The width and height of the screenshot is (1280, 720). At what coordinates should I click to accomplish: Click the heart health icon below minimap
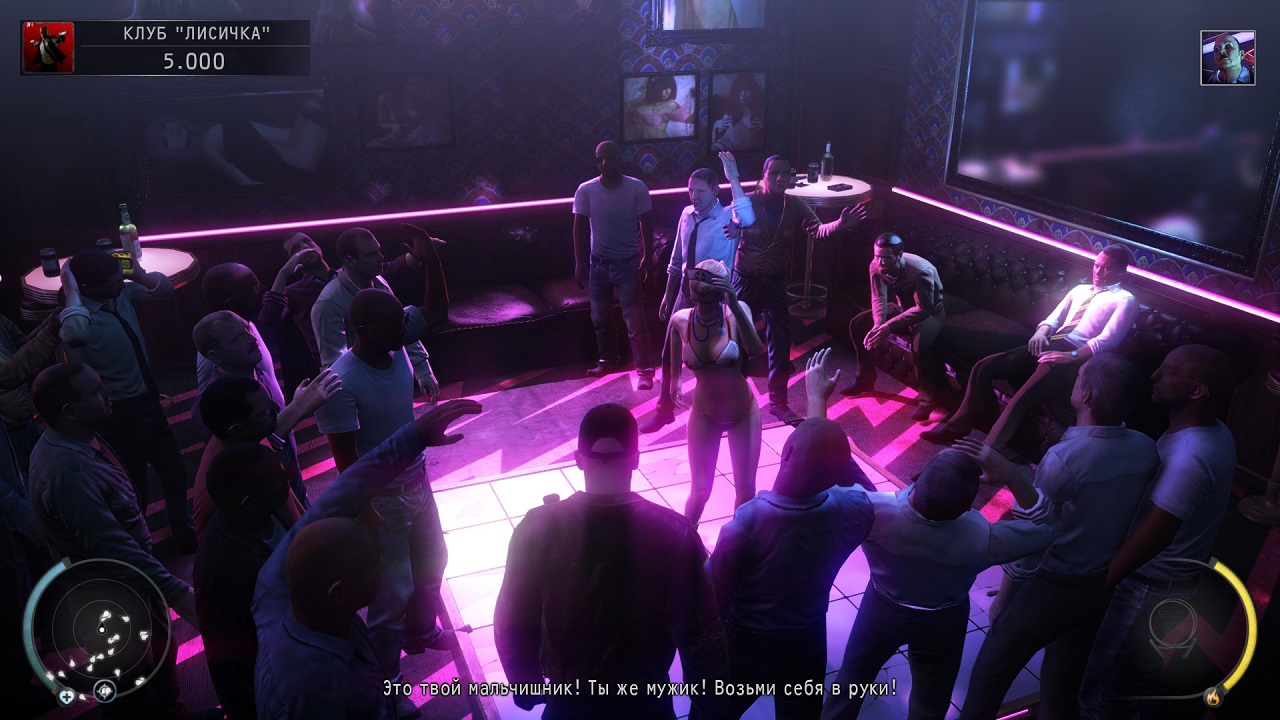tap(66, 697)
